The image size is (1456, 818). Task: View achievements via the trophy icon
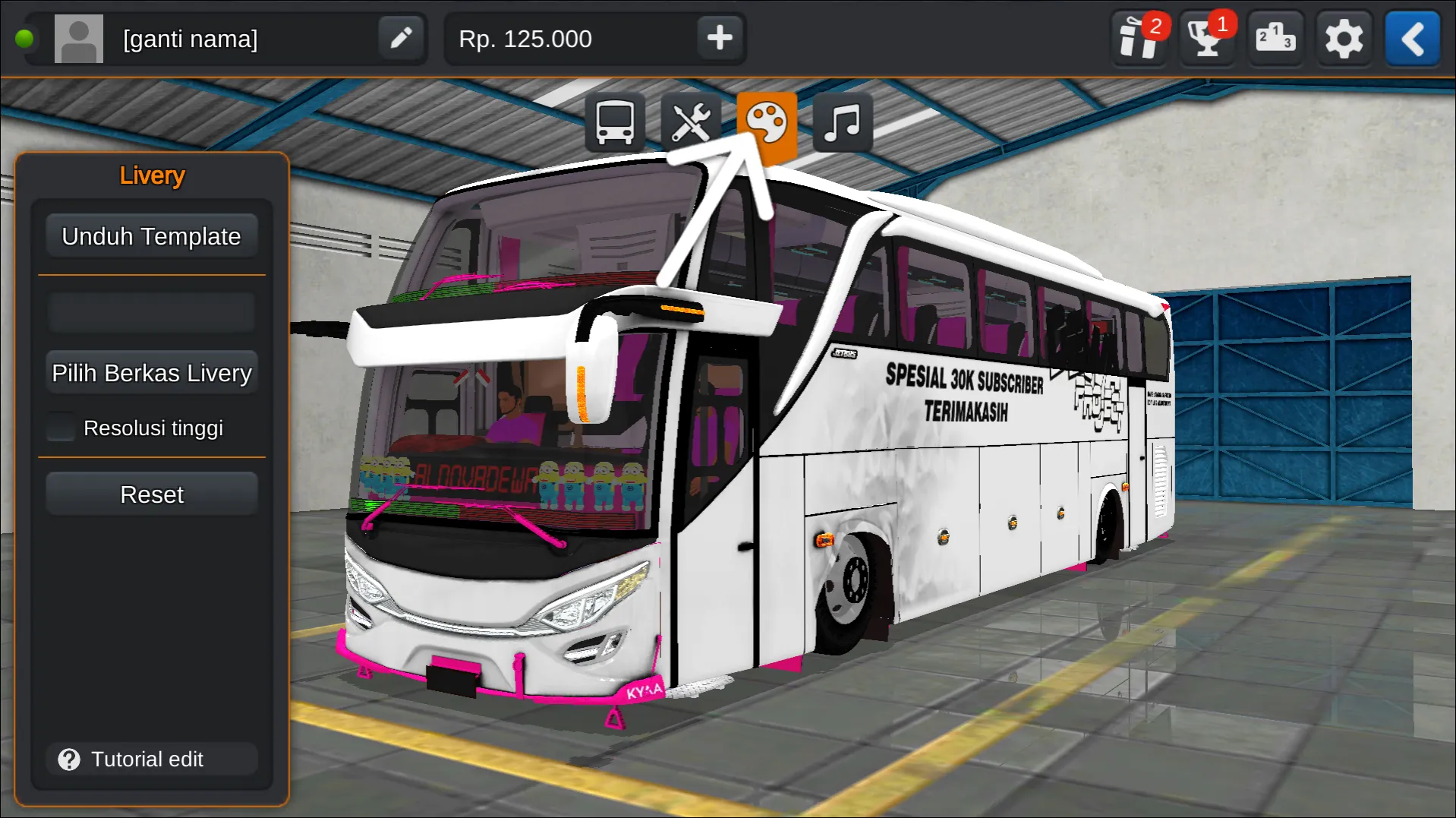click(x=1205, y=38)
